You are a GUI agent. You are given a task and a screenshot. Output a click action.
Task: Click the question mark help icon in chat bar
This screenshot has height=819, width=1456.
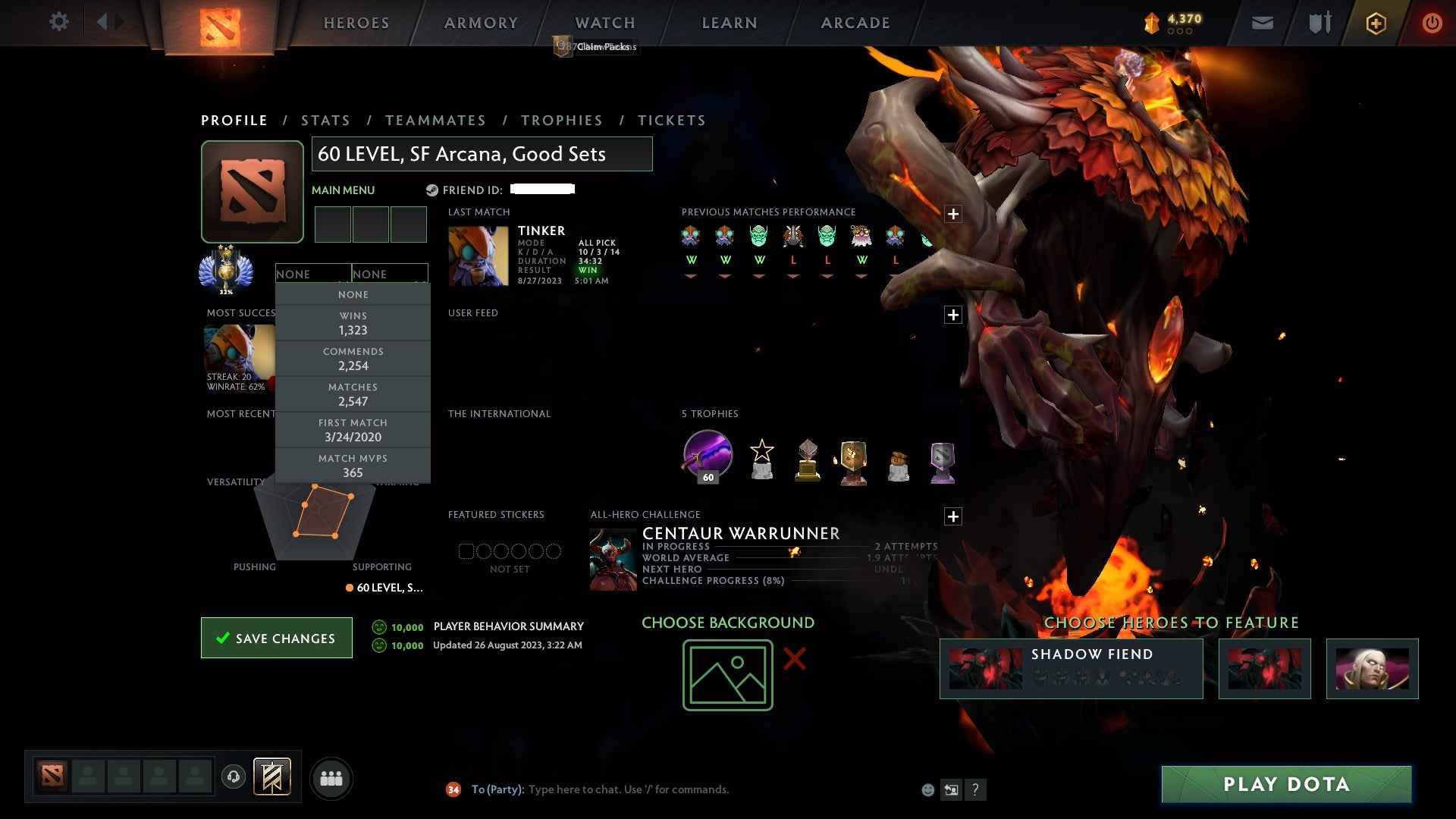975,790
